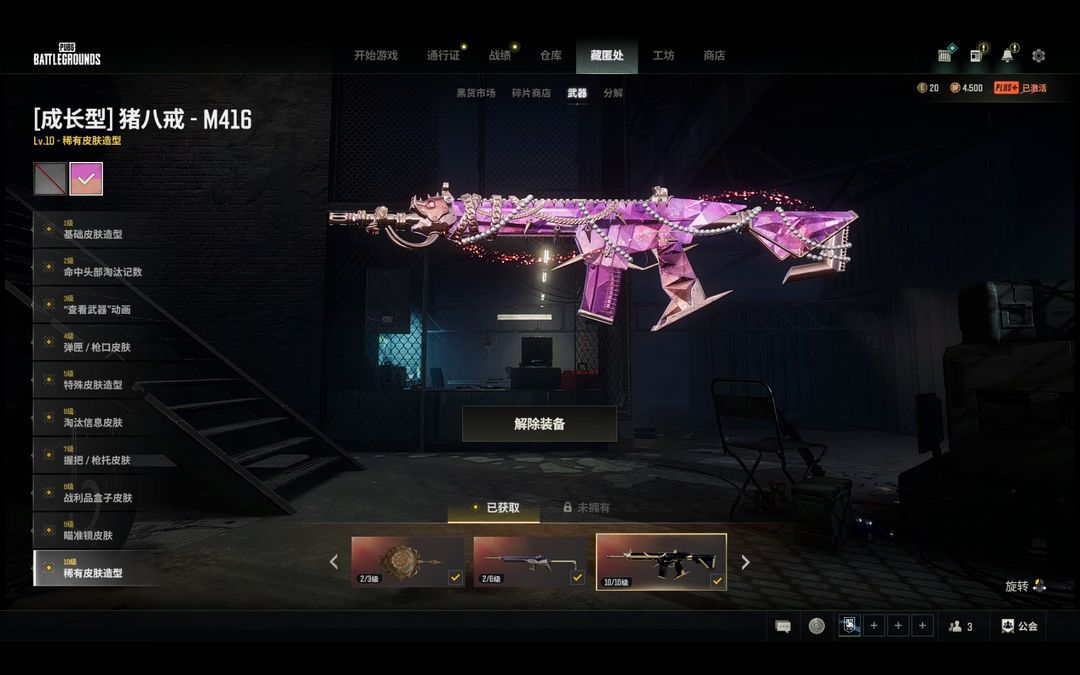Open the 开始游戏 tab

pyautogui.click(x=375, y=56)
